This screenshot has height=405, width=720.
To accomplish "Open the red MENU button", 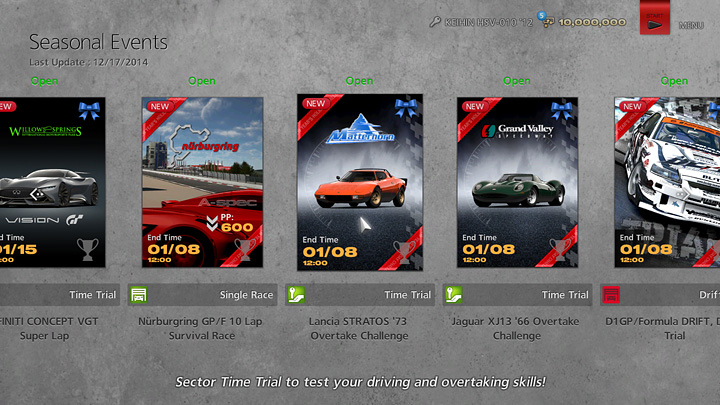I will click(656, 20).
